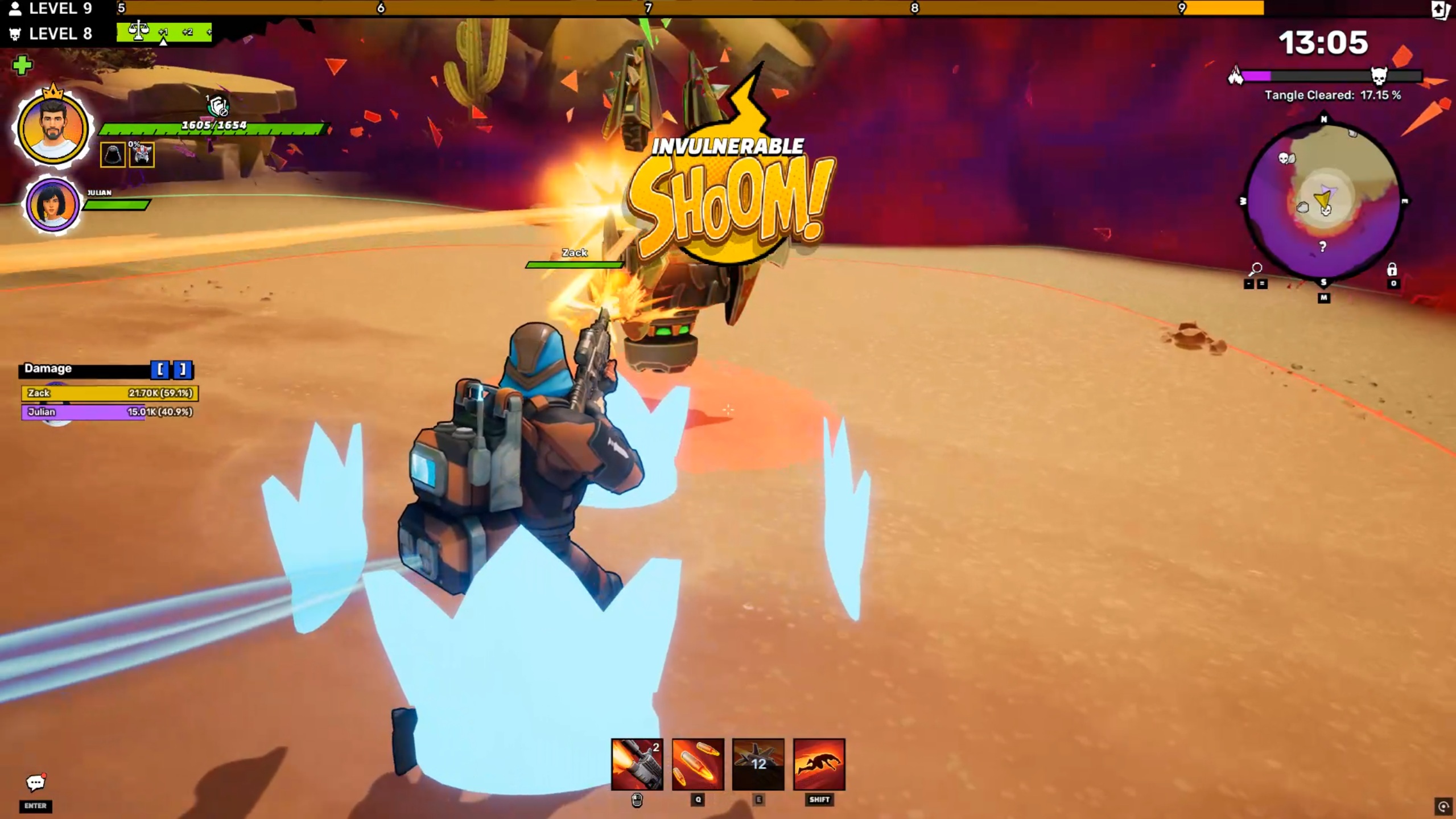
Task: Trigger the dash dive ability
Action: [x=819, y=764]
